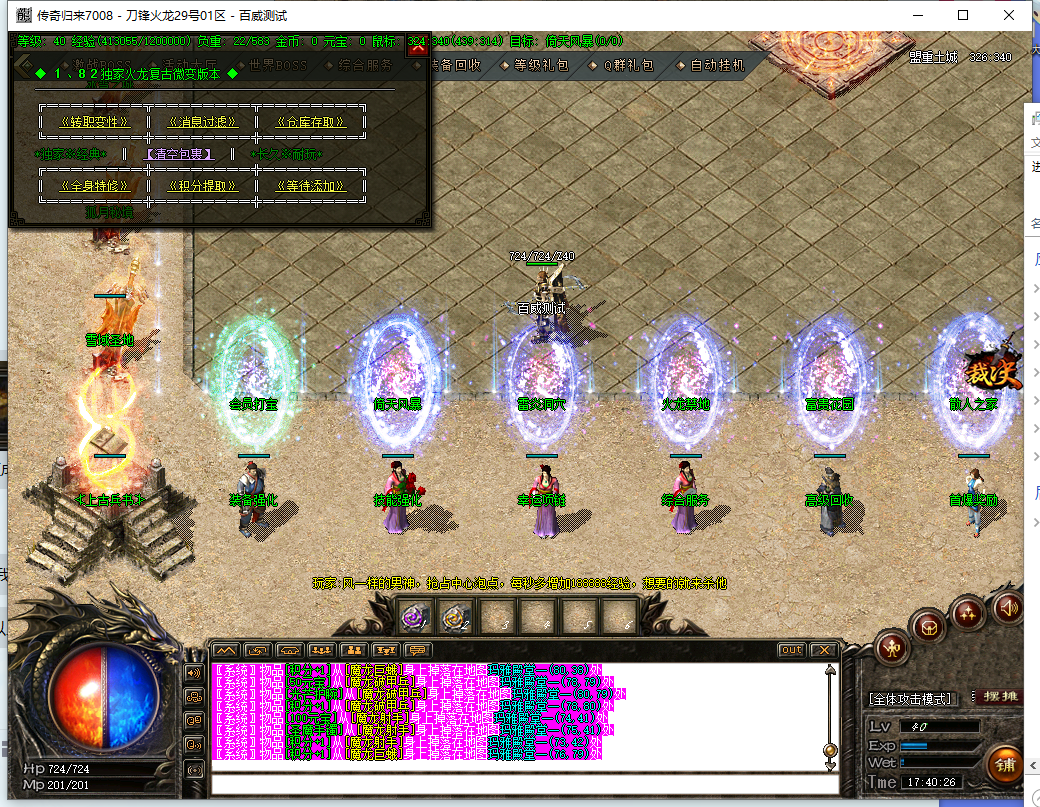The height and width of the screenshot is (807, 1040).
Task: Open the Q群礼包 menu entry
Action: pos(627,65)
